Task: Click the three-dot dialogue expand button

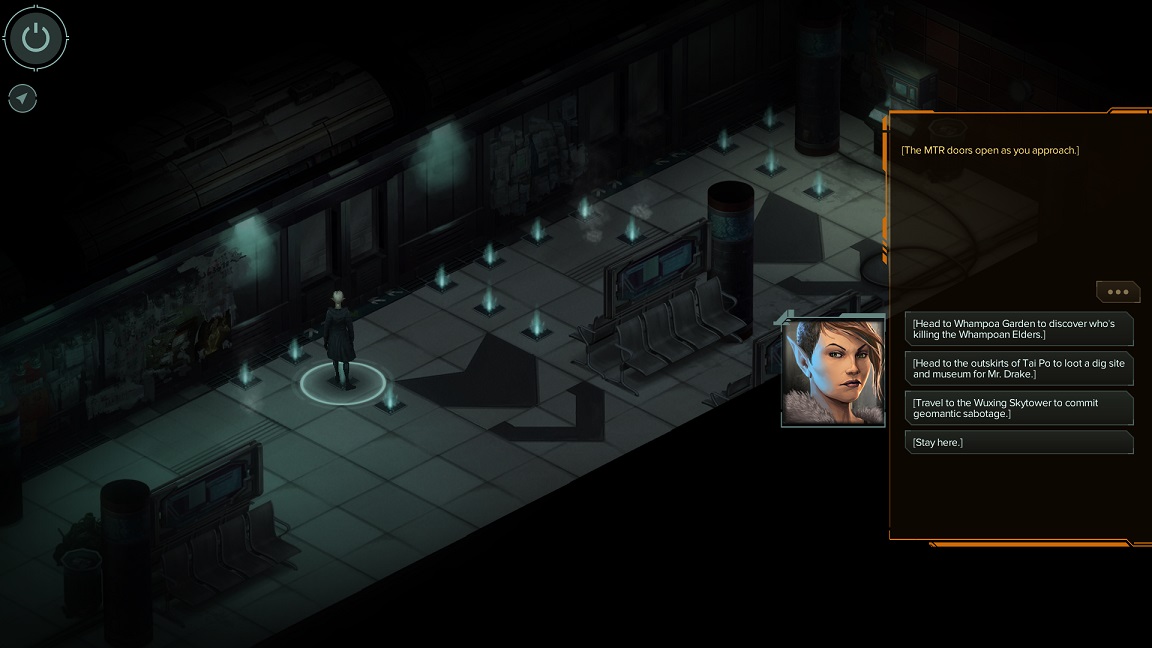Action: coord(1118,292)
